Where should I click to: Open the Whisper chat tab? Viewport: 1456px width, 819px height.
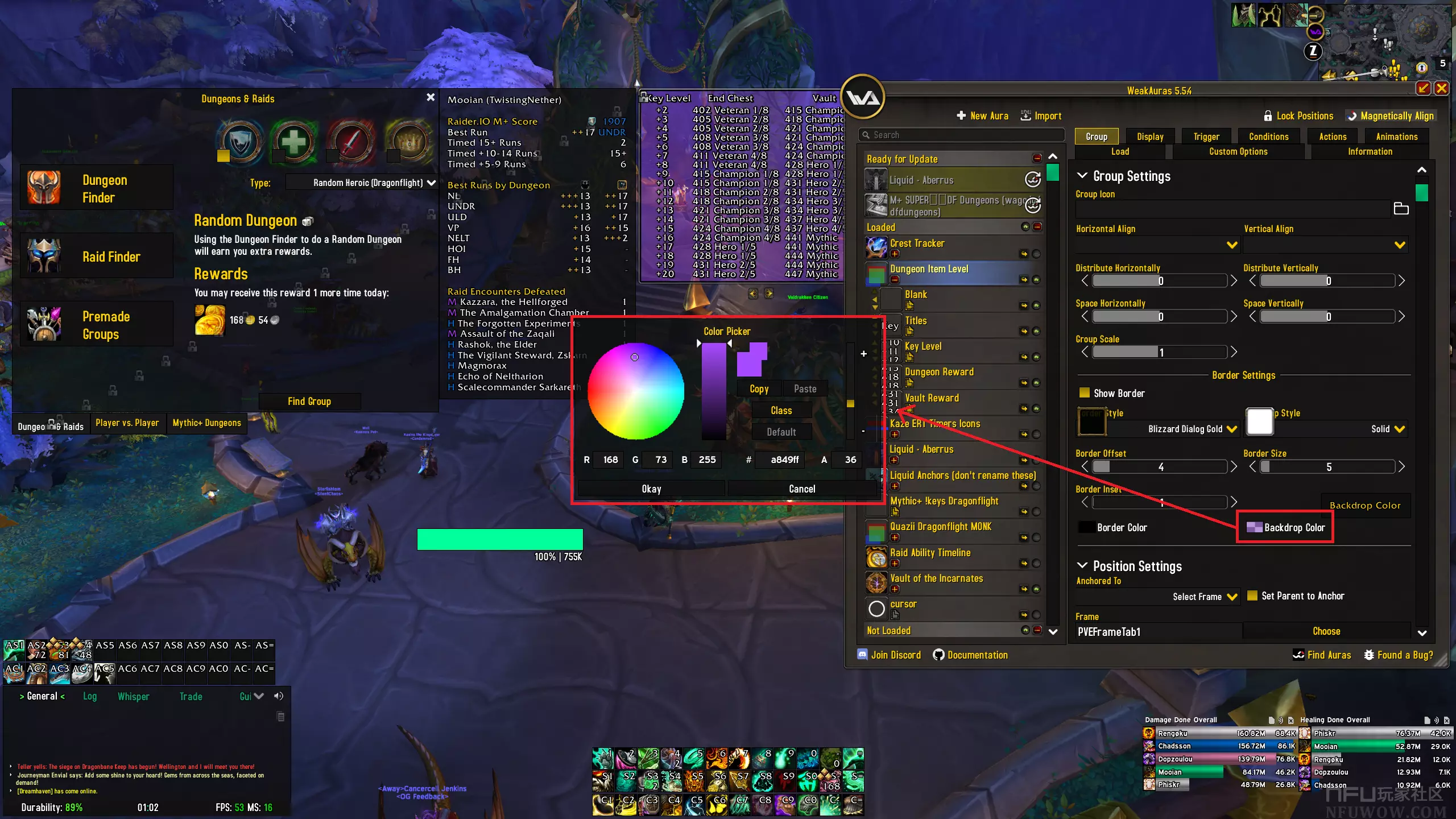point(133,697)
